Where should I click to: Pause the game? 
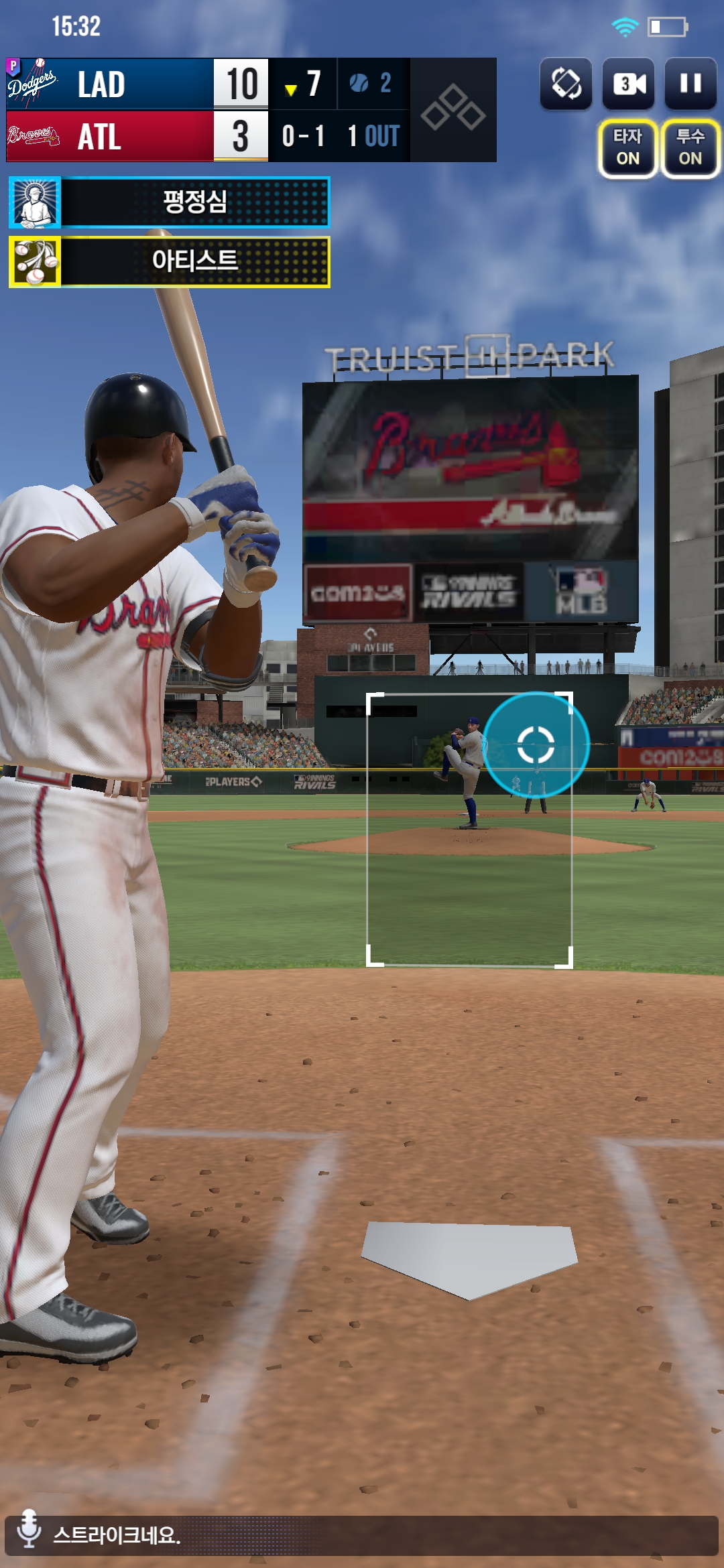(690, 84)
